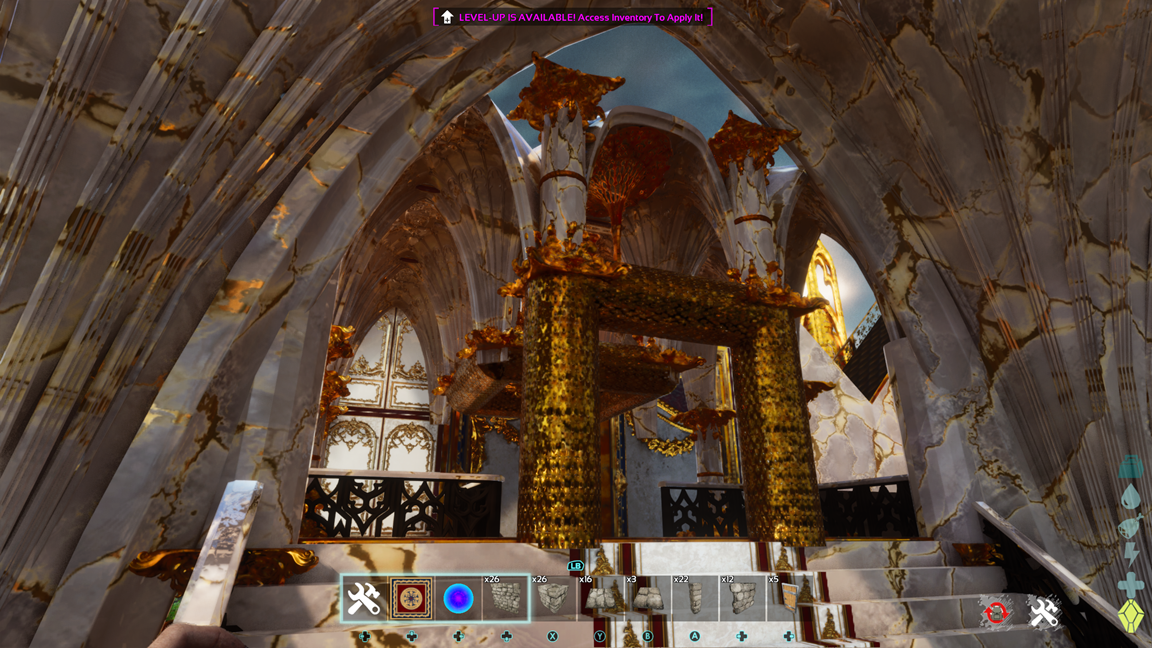Choose the stone roof piece x3 slot
Viewport: 1152px width, 648px height.
coord(647,599)
